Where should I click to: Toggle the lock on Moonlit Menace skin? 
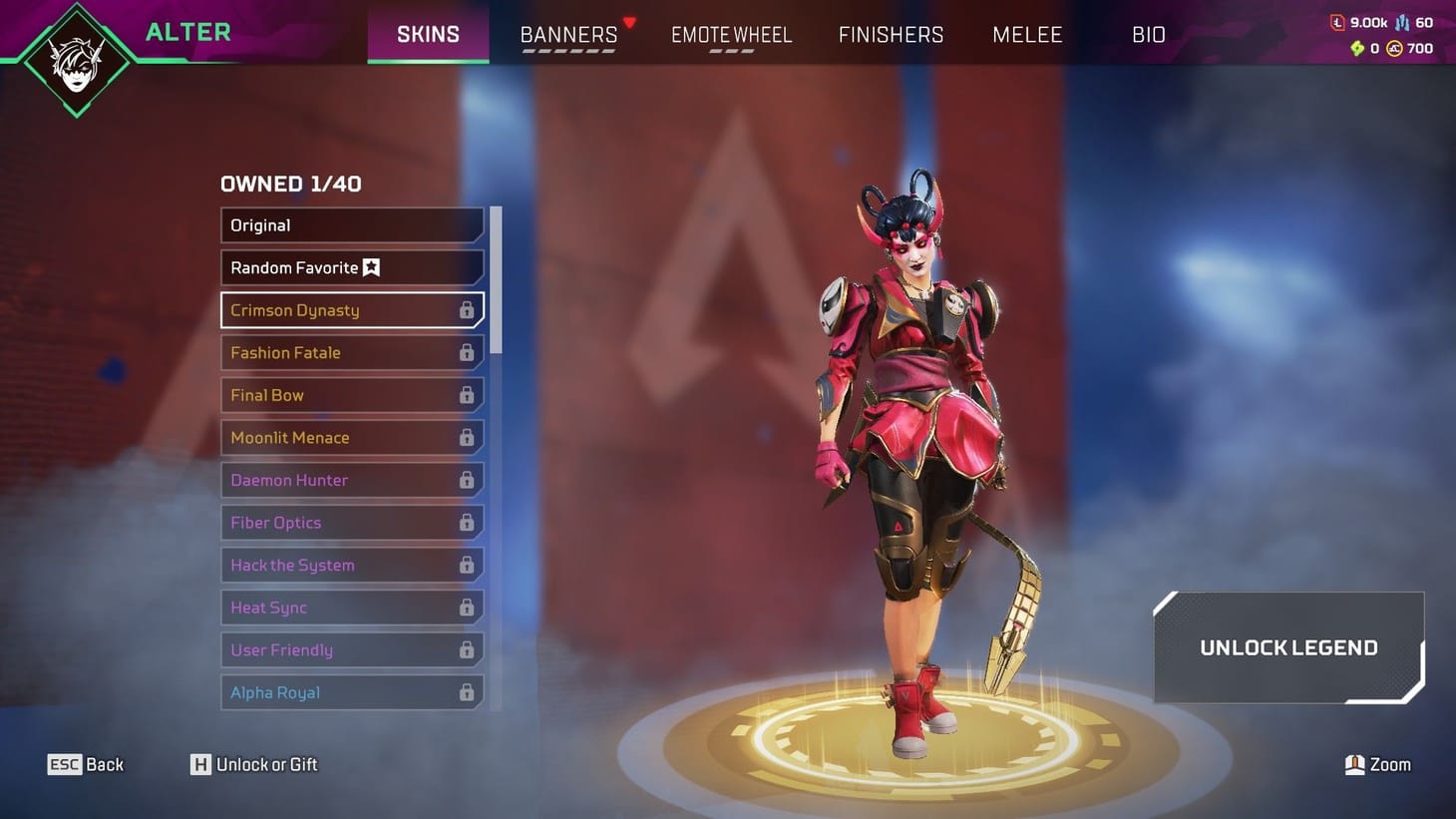(x=466, y=438)
